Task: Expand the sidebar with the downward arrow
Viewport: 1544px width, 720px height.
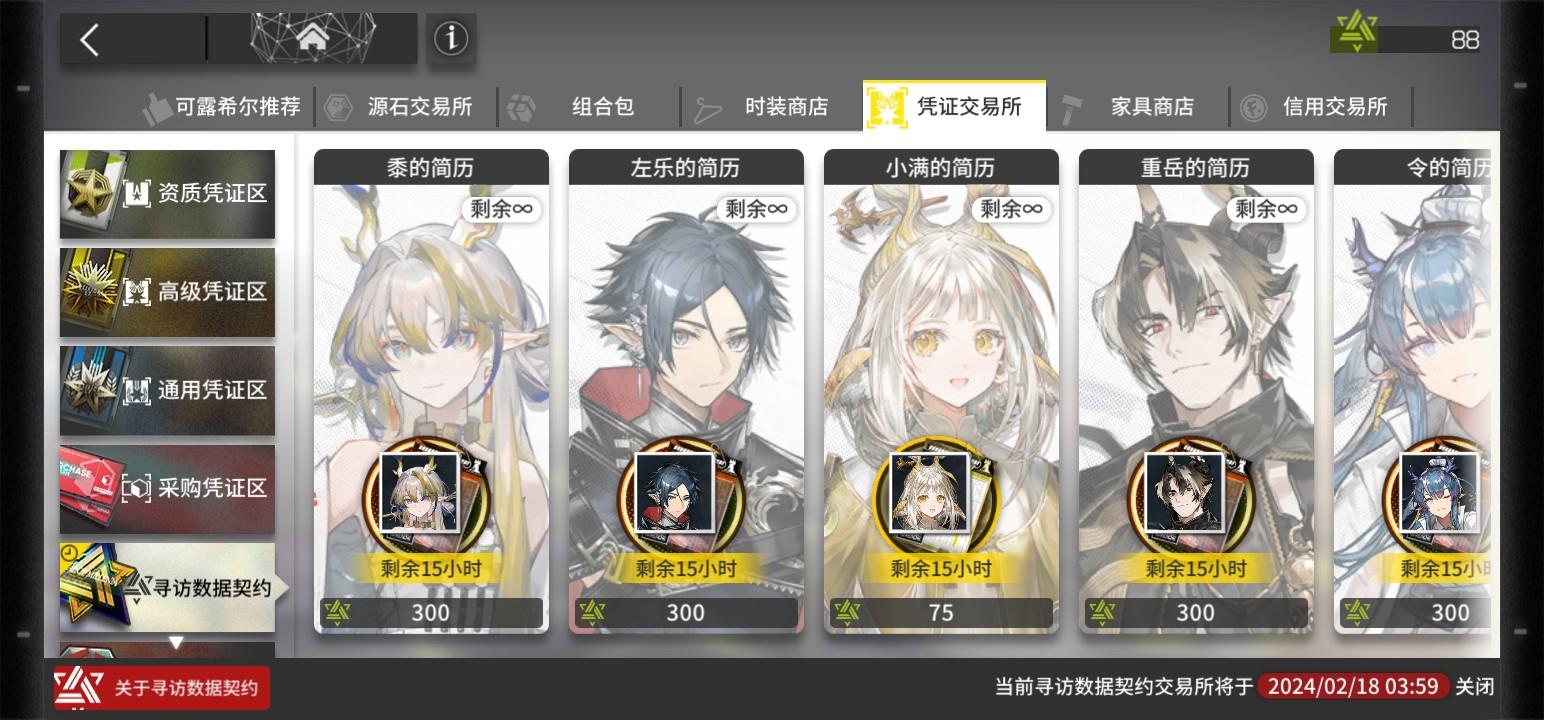Action: [x=175, y=641]
